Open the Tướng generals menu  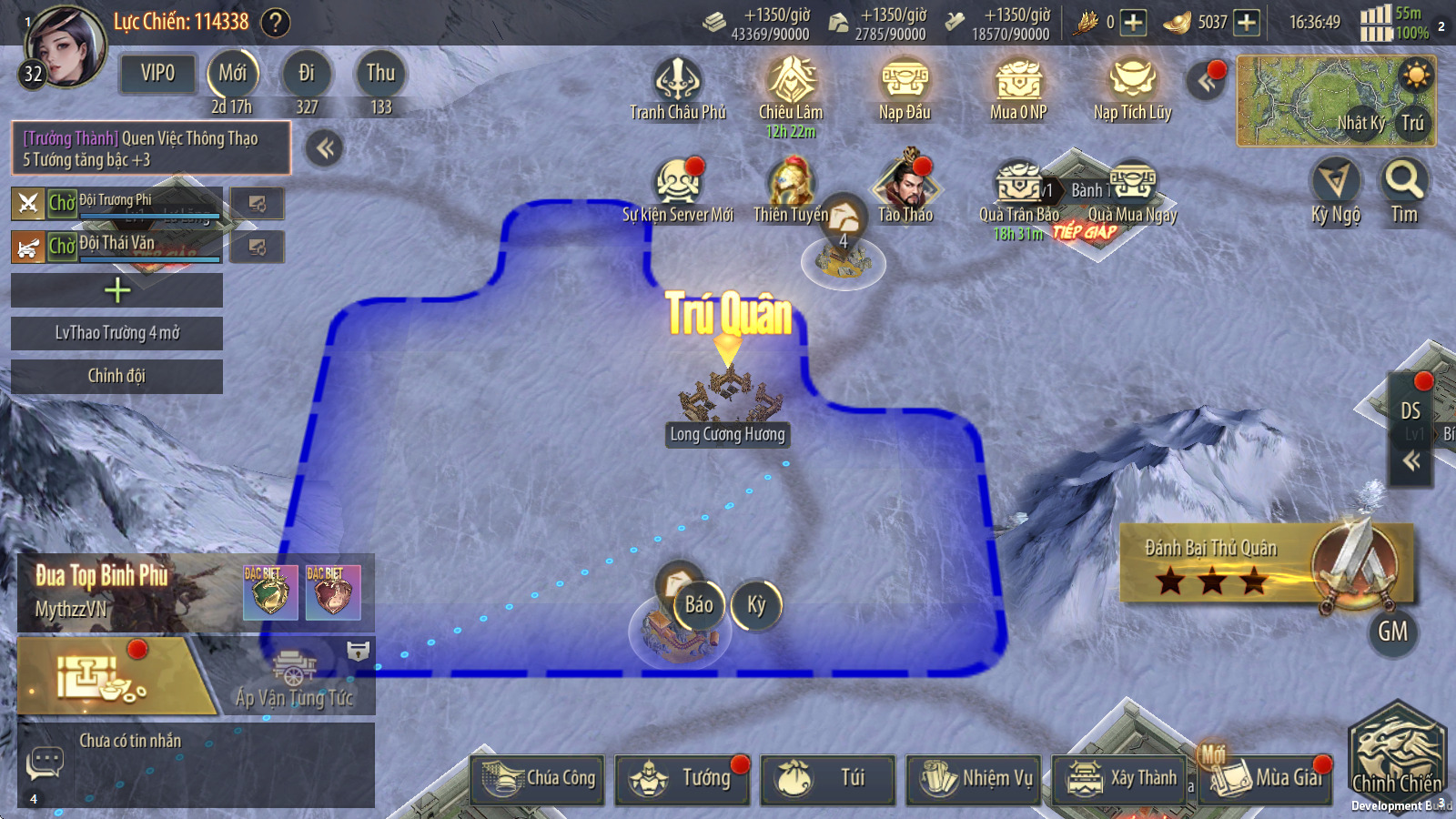(682, 779)
